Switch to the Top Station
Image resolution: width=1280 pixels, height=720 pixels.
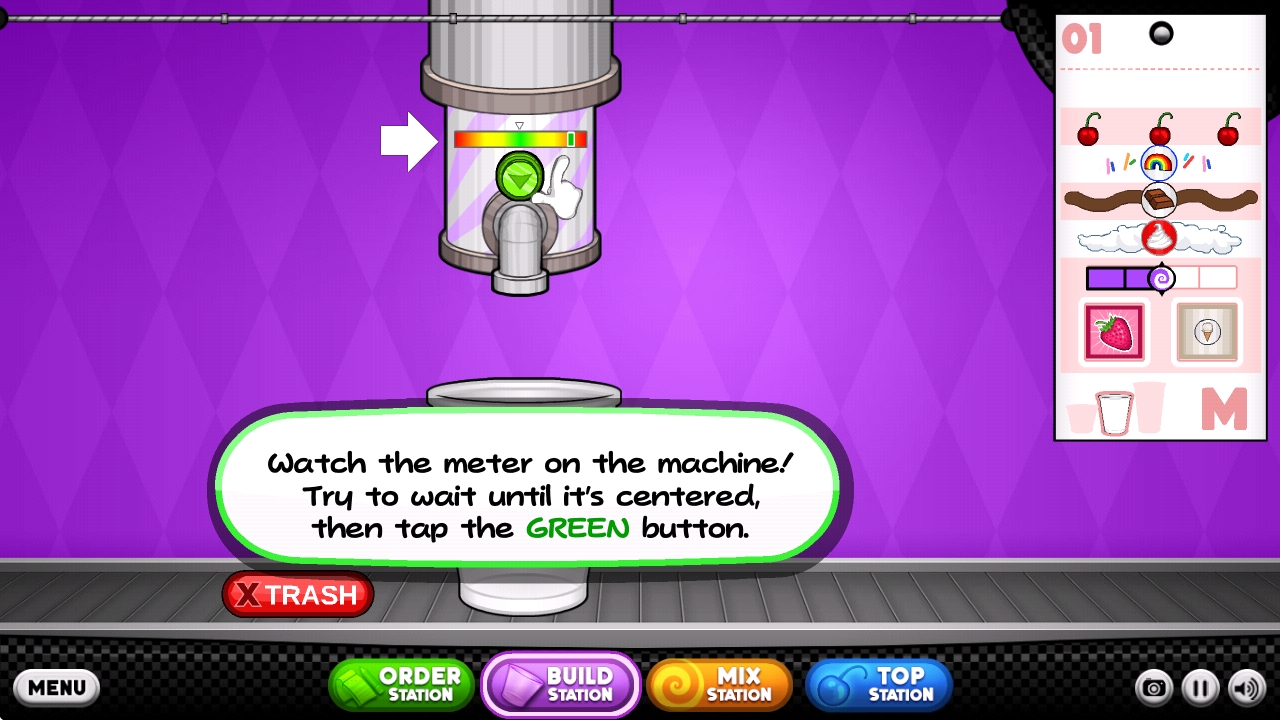coord(879,685)
